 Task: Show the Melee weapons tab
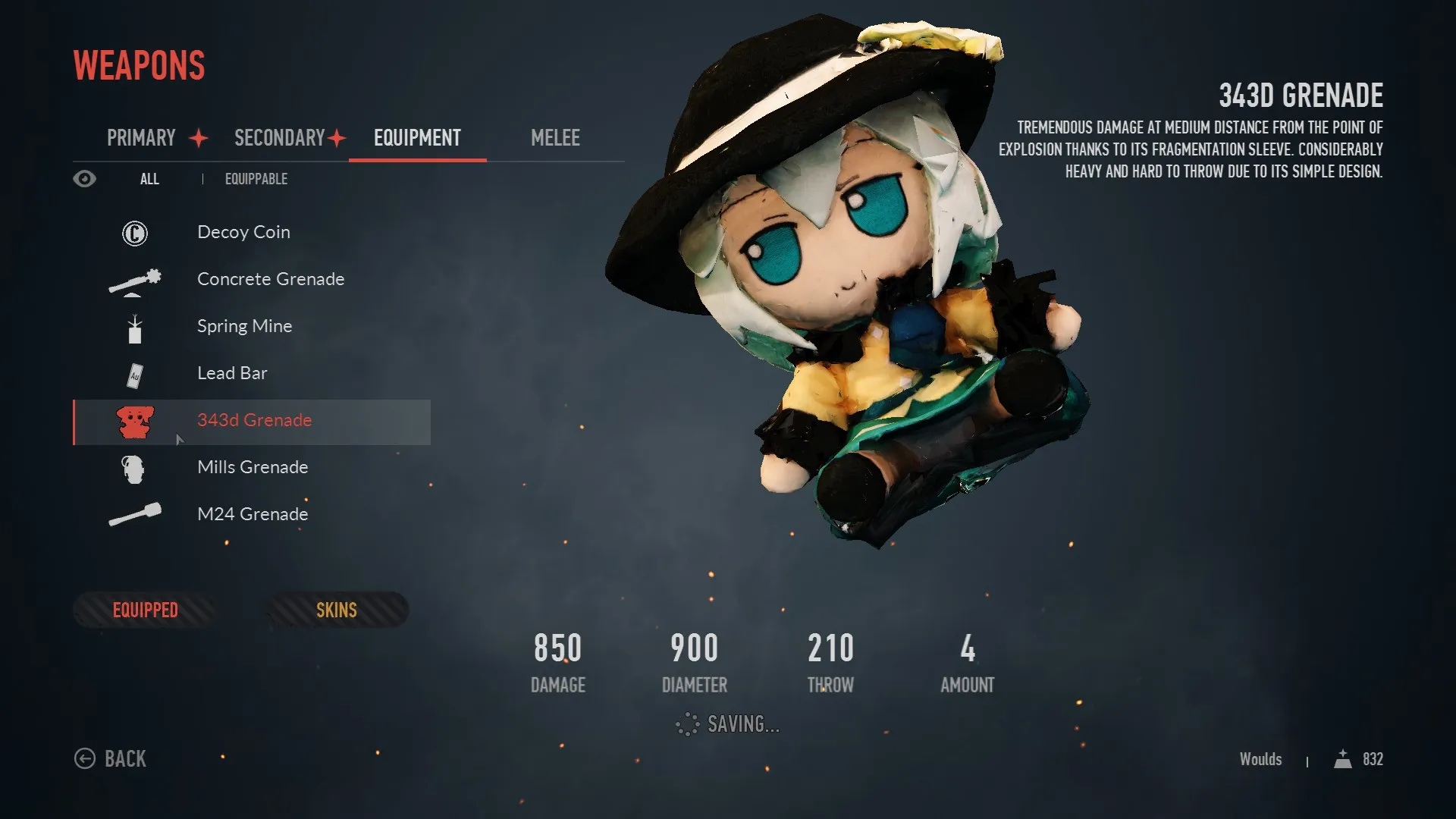(555, 138)
